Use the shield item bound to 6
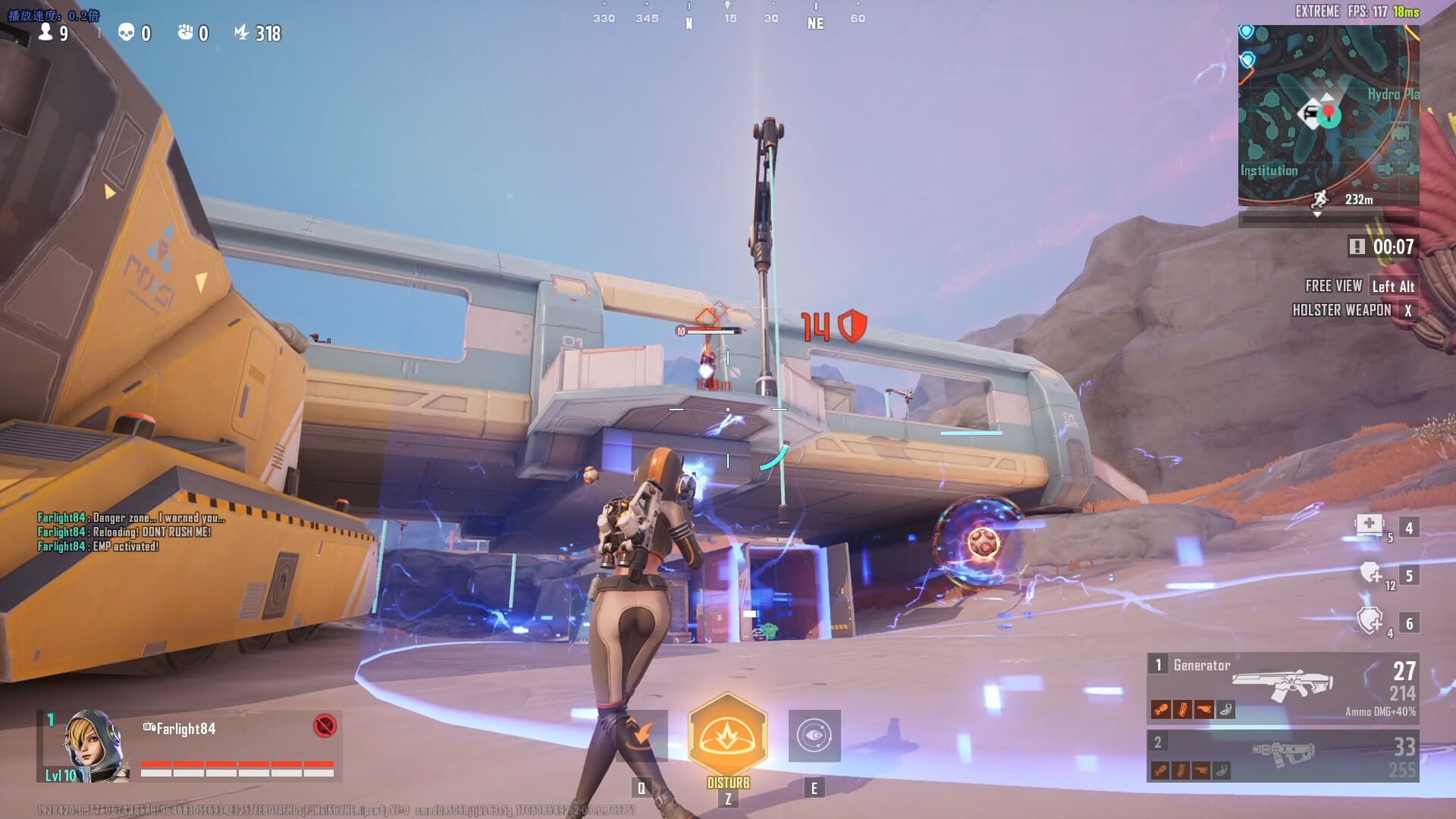Image resolution: width=1456 pixels, height=819 pixels. (1370, 620)
